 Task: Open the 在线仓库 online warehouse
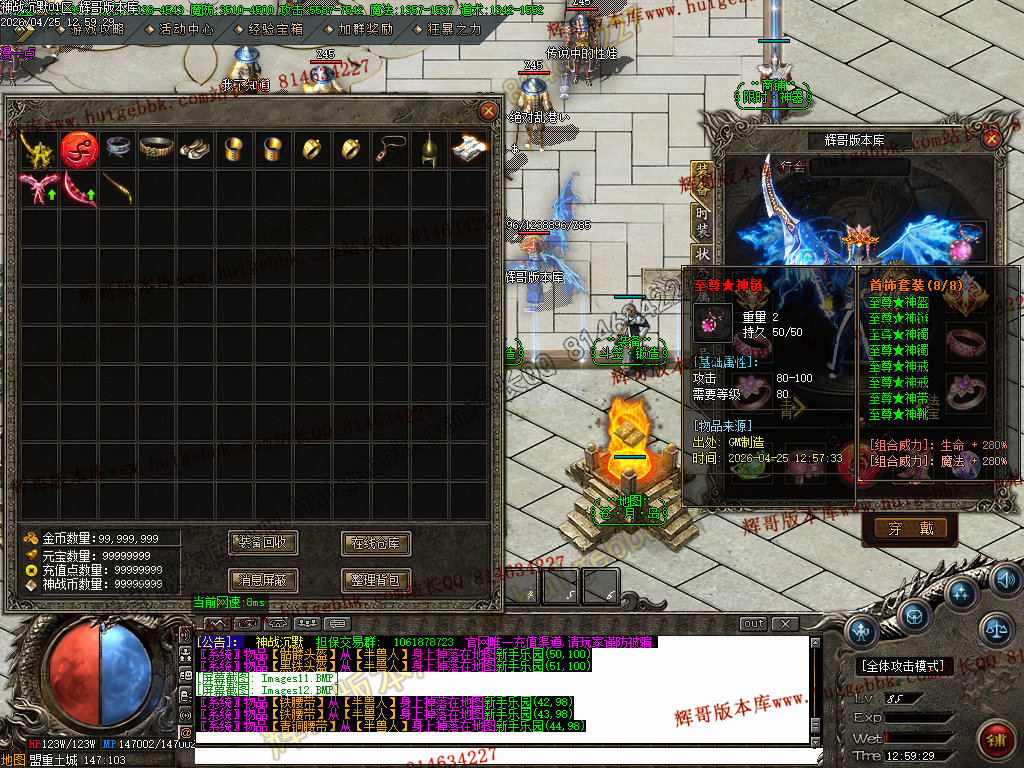[x=376, y=543]
